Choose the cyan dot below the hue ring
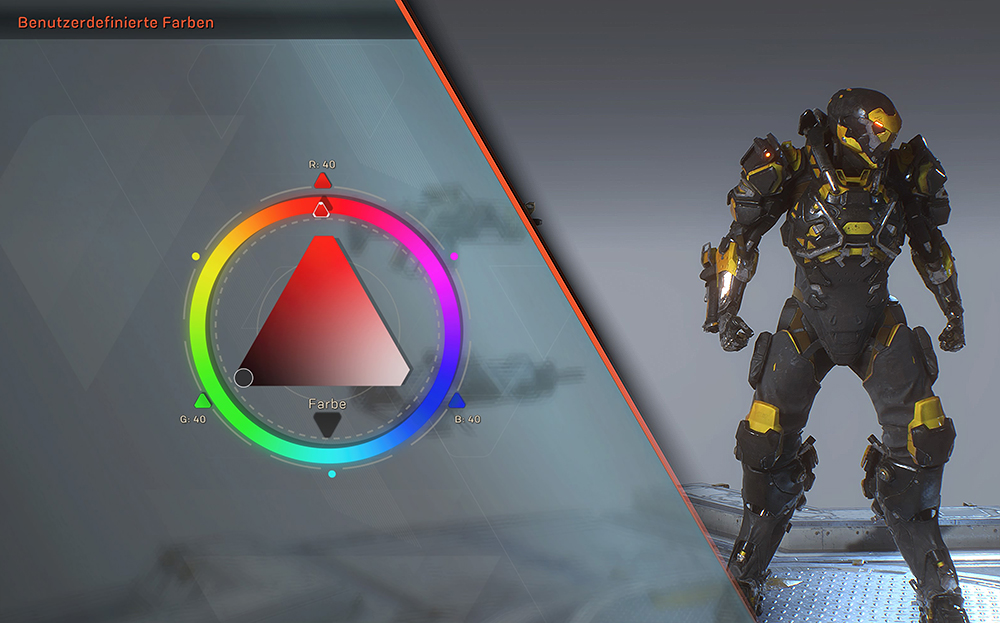 coord(332,473)
